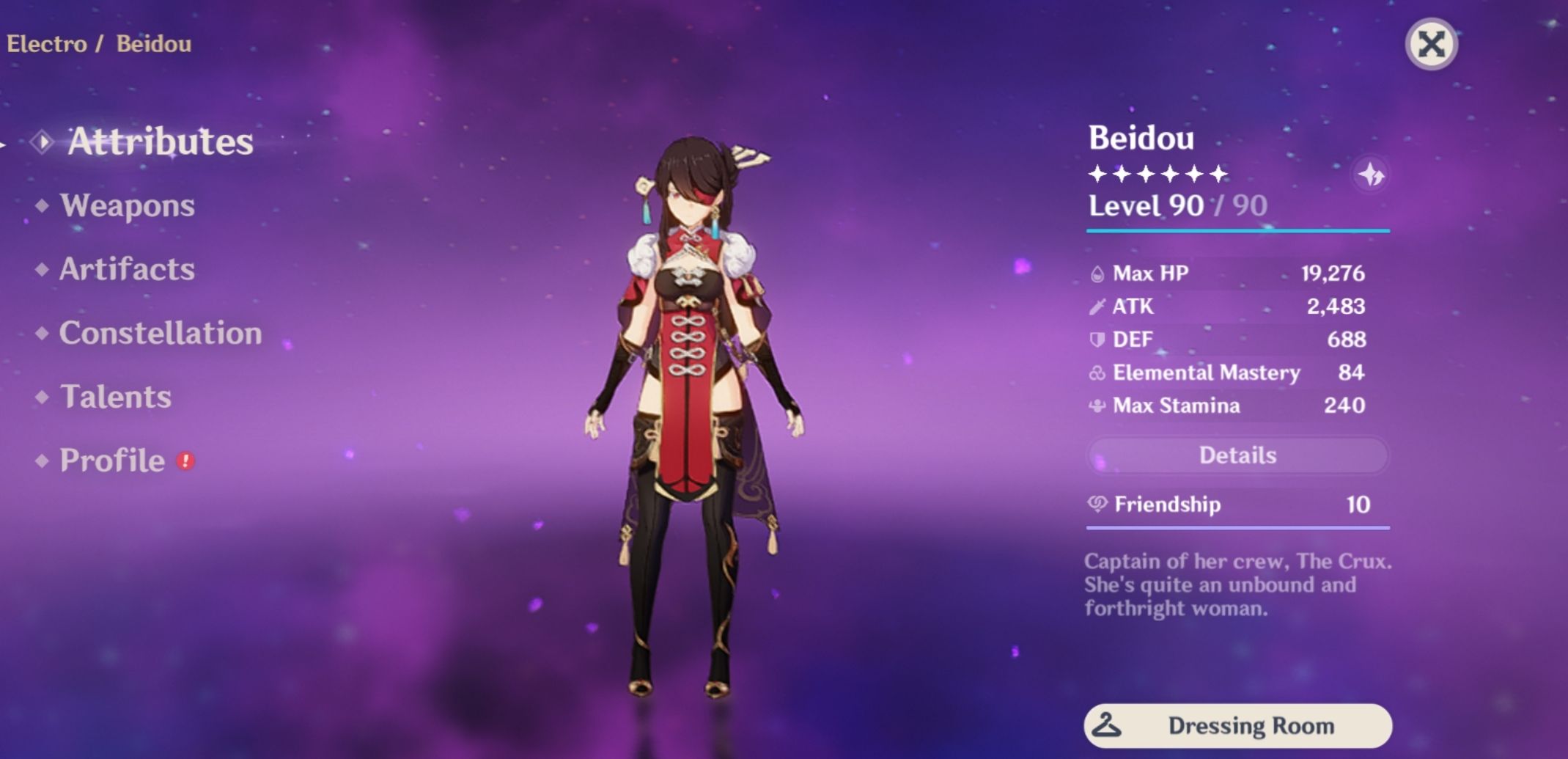This screenshot has width=1568, height=759.
Task: Open the Constellation section
Action: tap(161, 334)
